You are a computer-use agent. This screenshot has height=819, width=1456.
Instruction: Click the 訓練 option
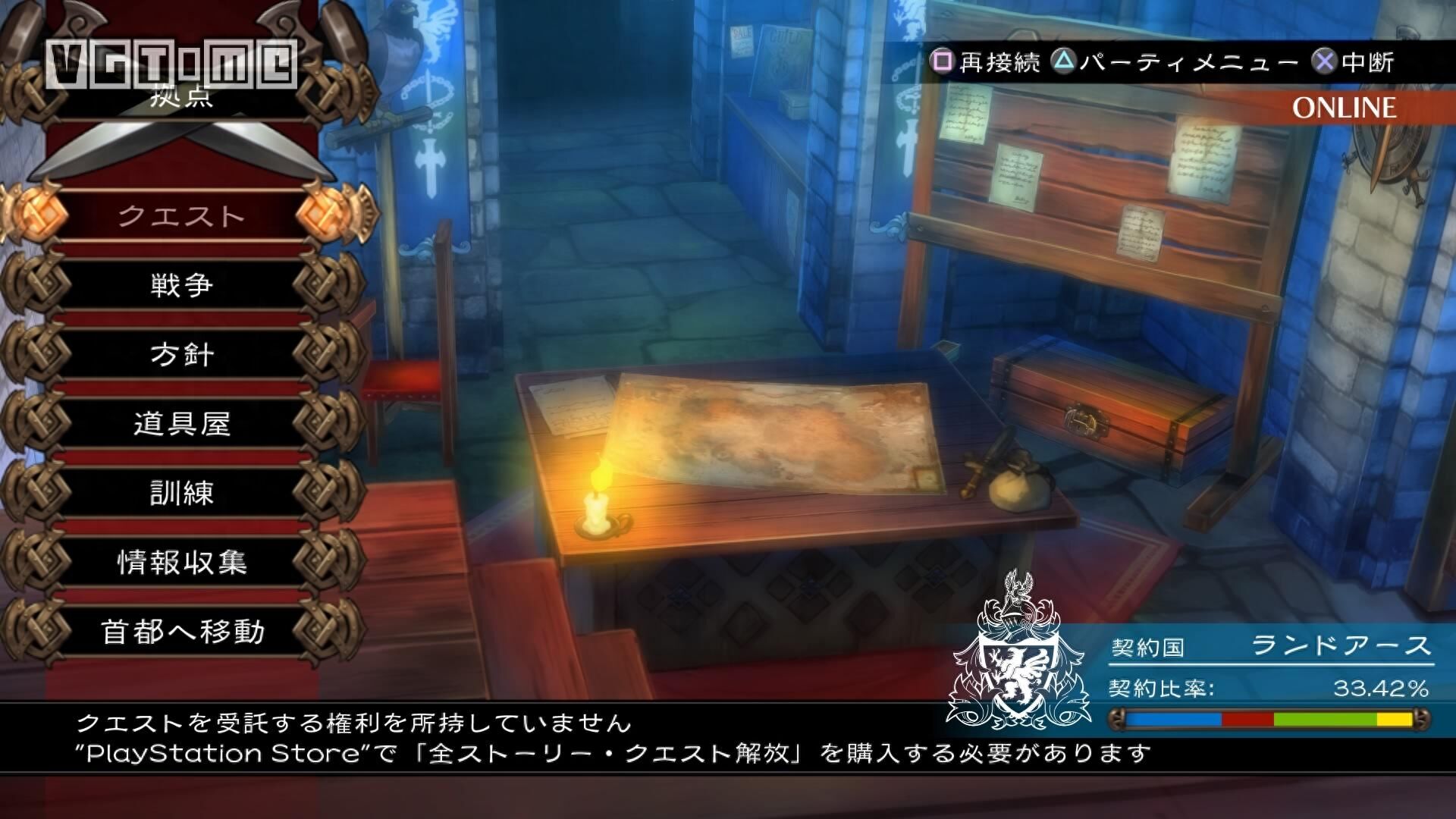pyautogui.click(x=184, y=494)
